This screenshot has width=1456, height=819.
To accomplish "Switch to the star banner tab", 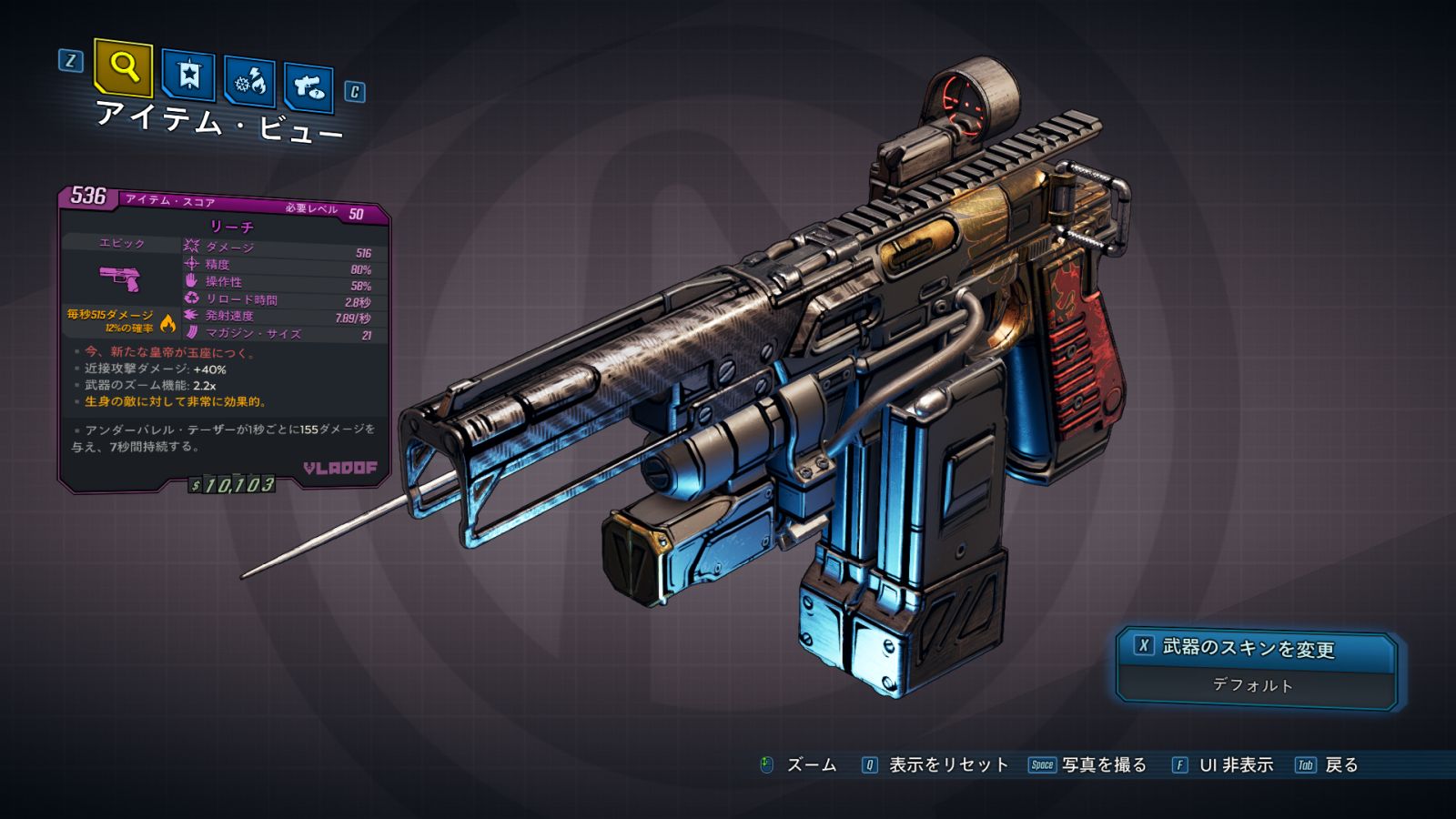I will click(x=188, y=76).
